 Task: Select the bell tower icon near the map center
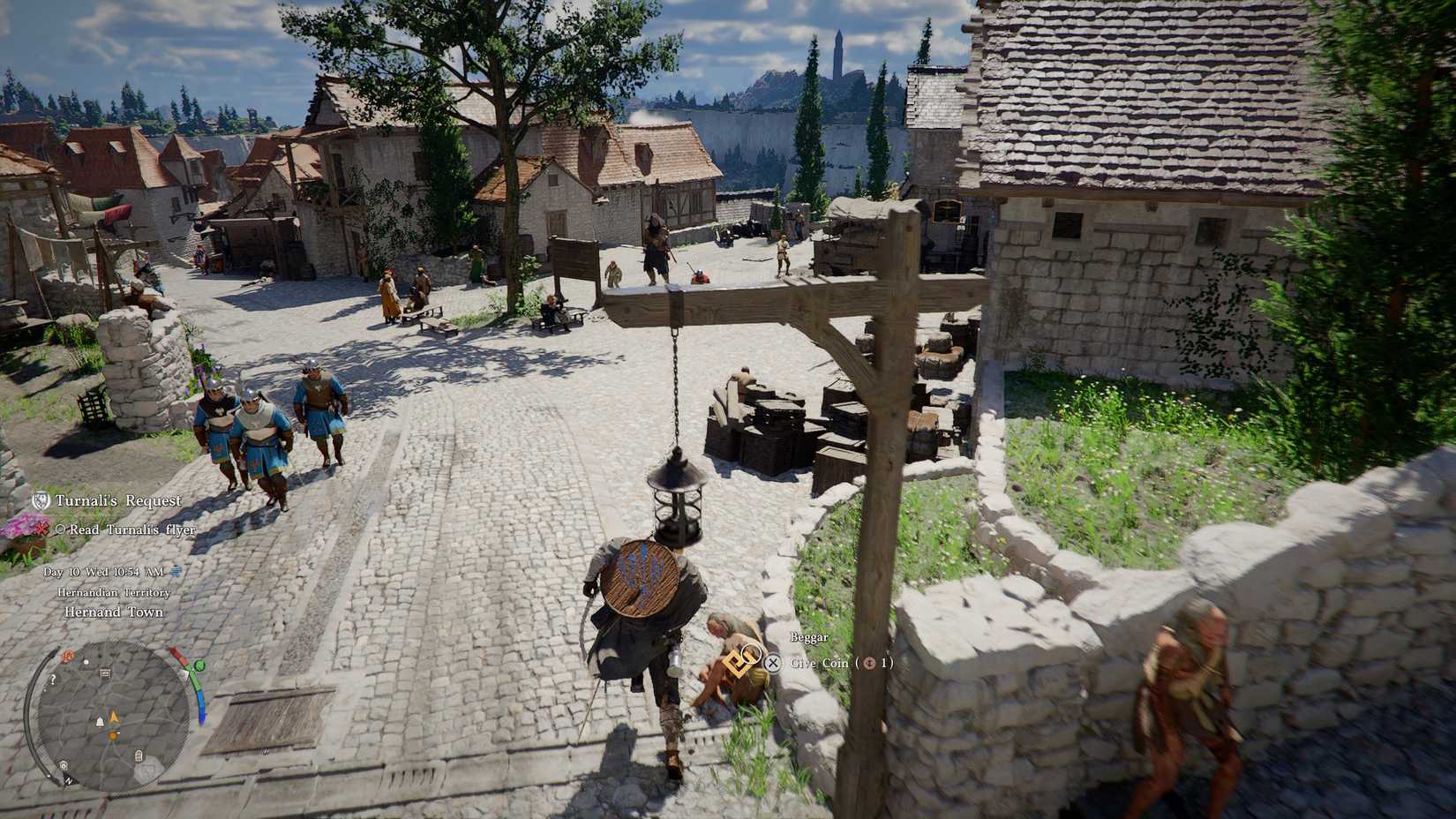coord(99,721)
